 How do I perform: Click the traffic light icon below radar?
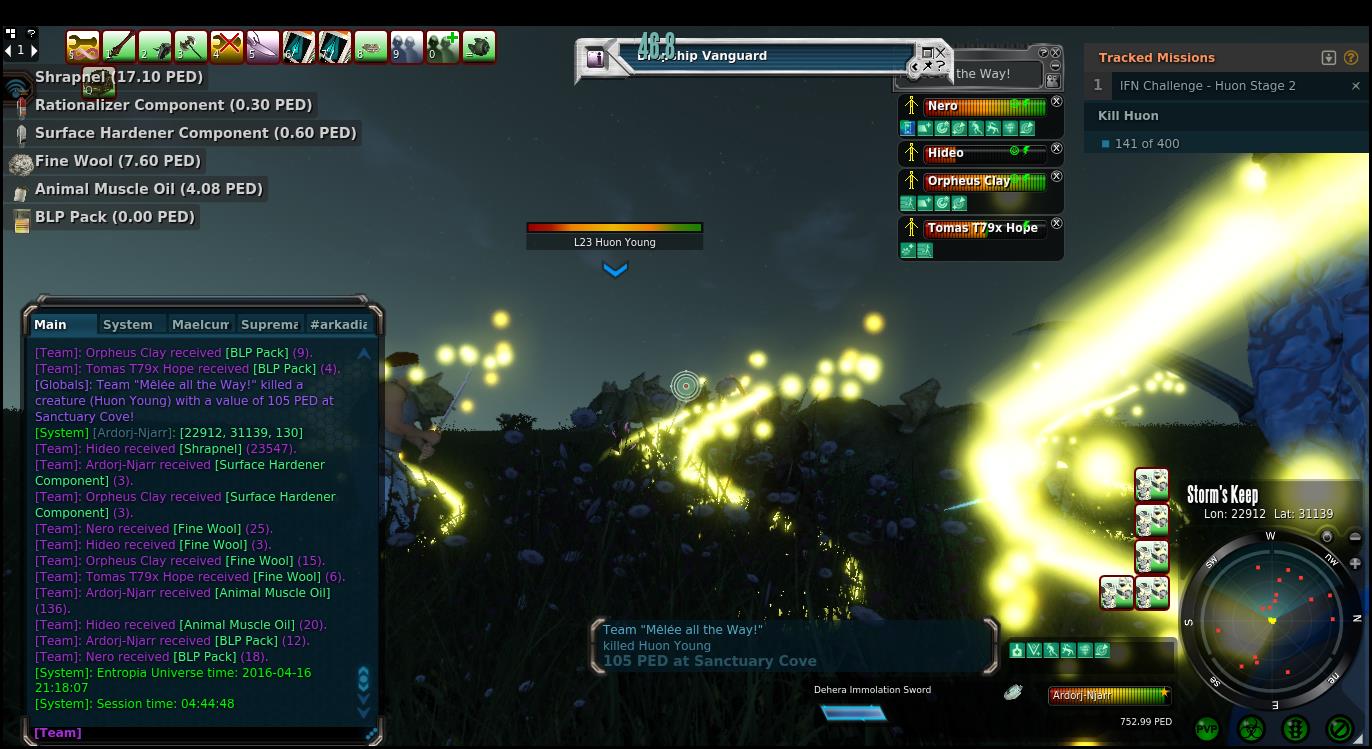1295,729
